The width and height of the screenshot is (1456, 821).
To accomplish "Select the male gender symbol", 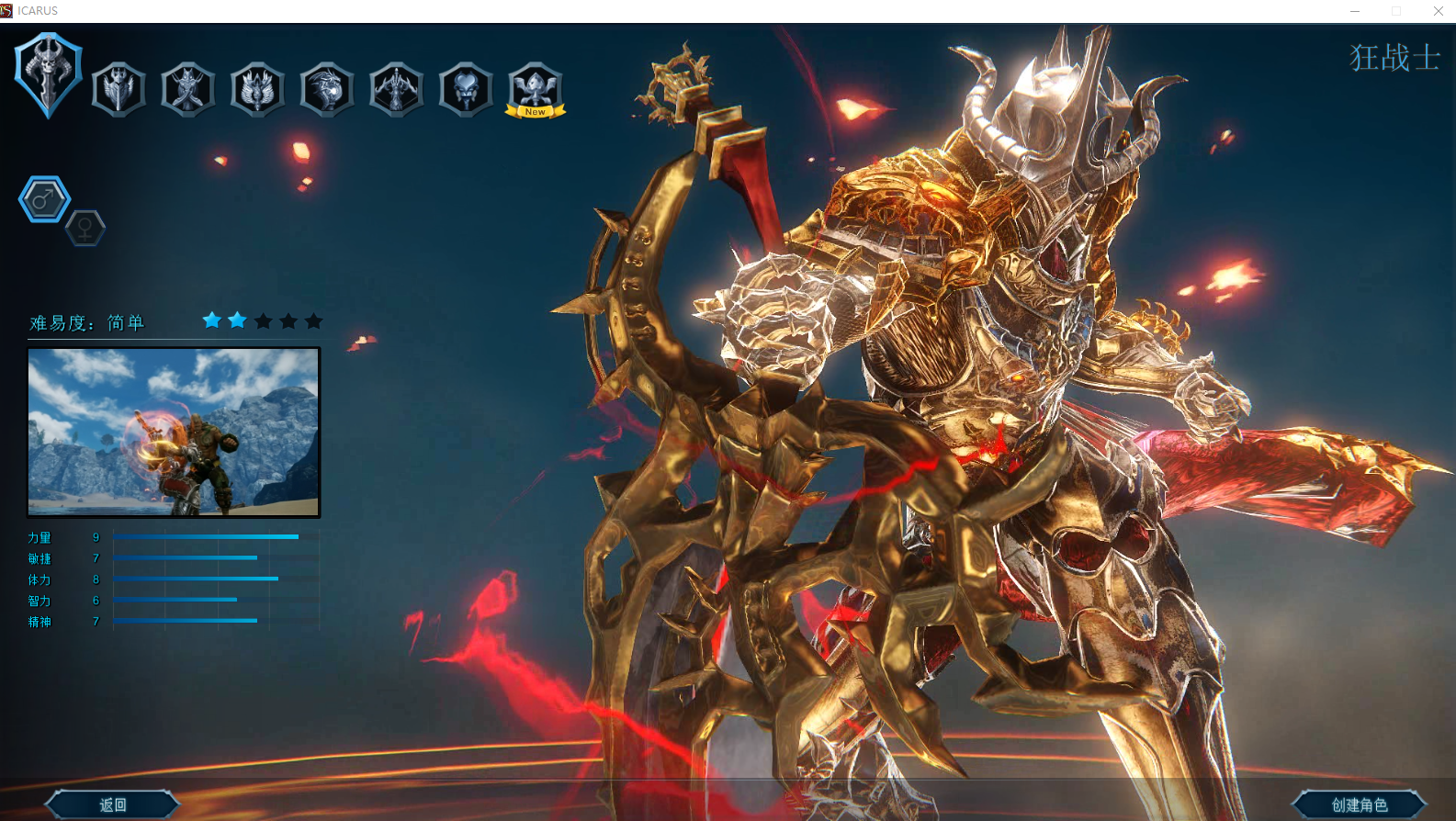I will [x=44, y=199].
